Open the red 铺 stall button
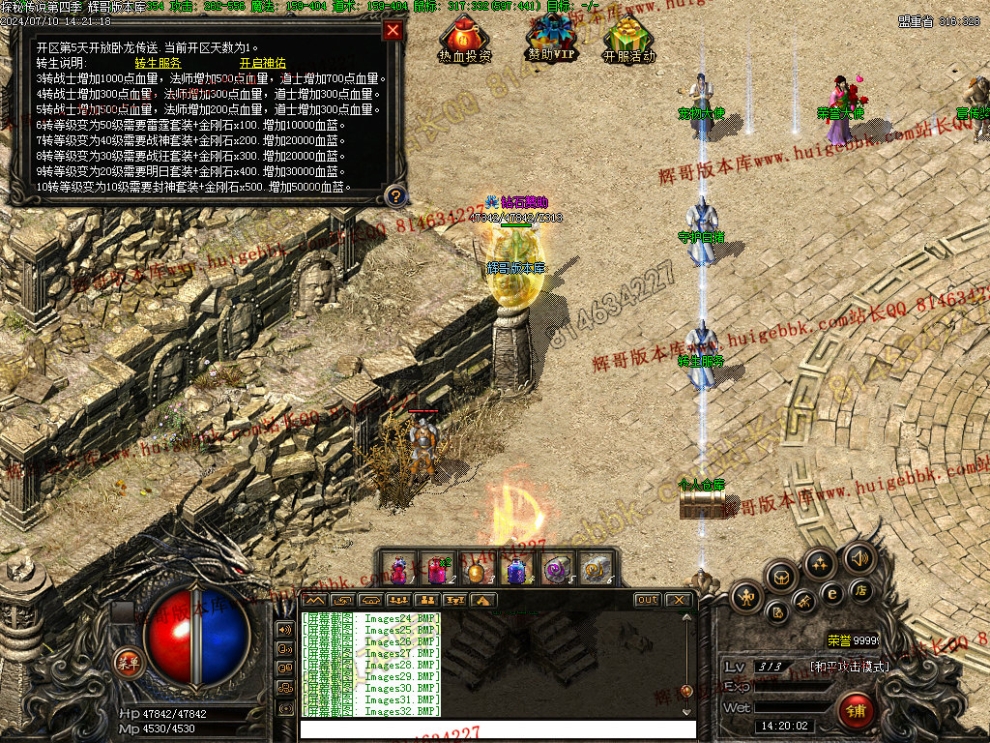 (x=857, y=711)
